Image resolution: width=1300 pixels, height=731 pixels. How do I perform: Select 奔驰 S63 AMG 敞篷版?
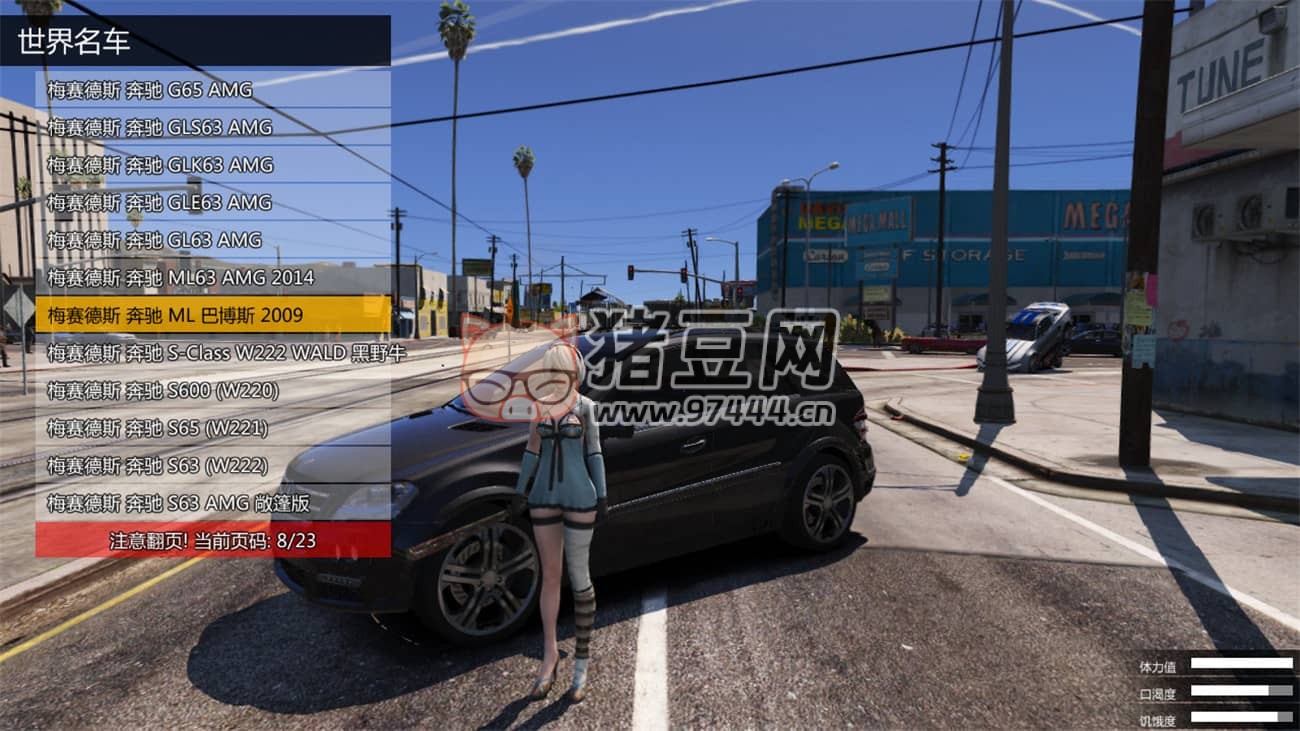click(212, 503)
